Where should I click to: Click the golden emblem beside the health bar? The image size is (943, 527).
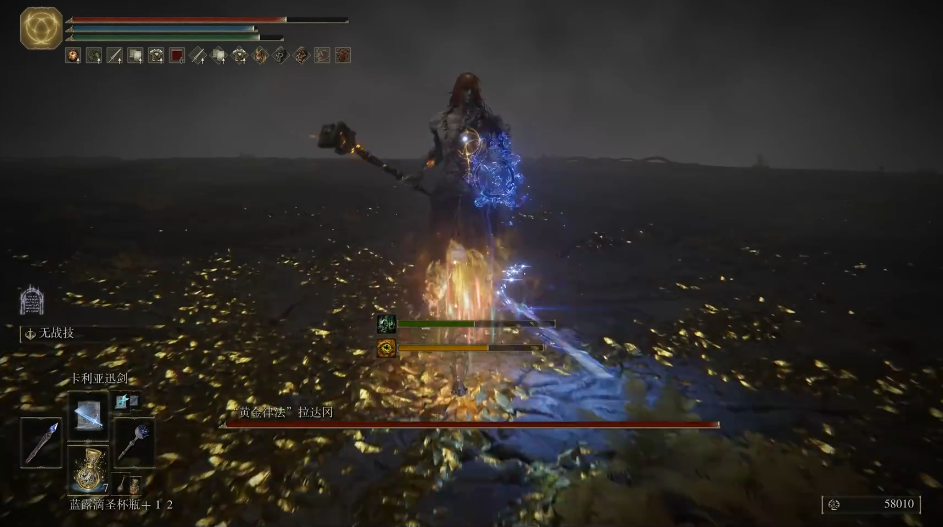pyautogui.click(x=41, y=28)
